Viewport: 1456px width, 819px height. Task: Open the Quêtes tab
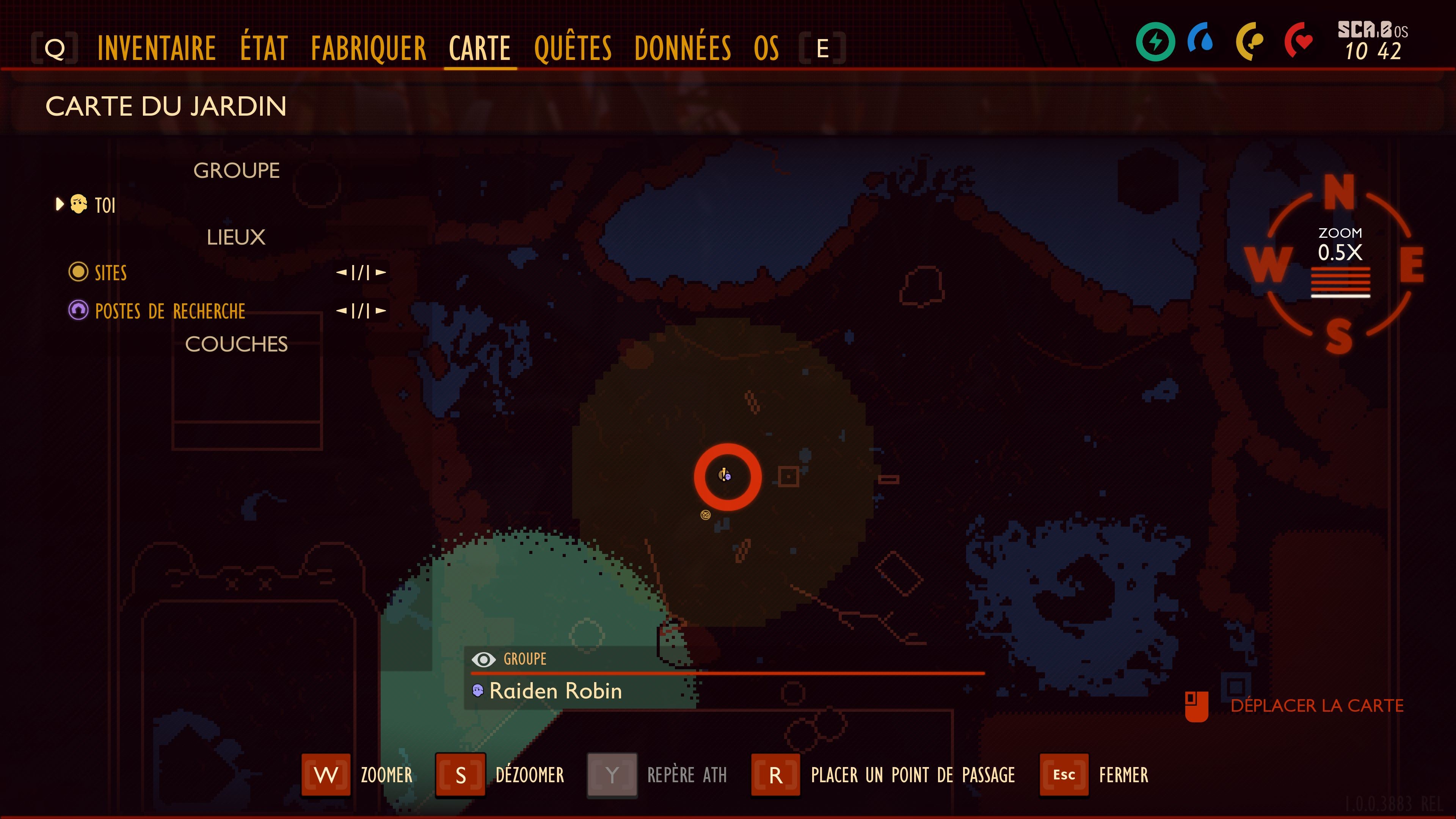(x=573, y=48)
